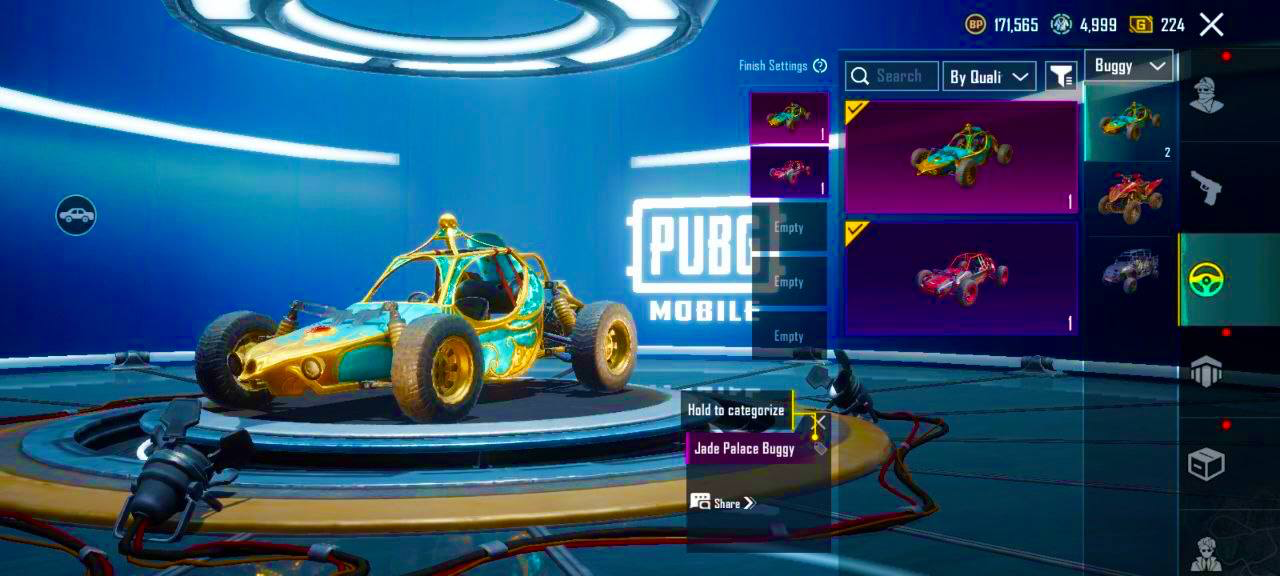Choose the teal-gold buggy in vehicle list
This screenshot has height=576, width=1280.
pos(1130,122)
